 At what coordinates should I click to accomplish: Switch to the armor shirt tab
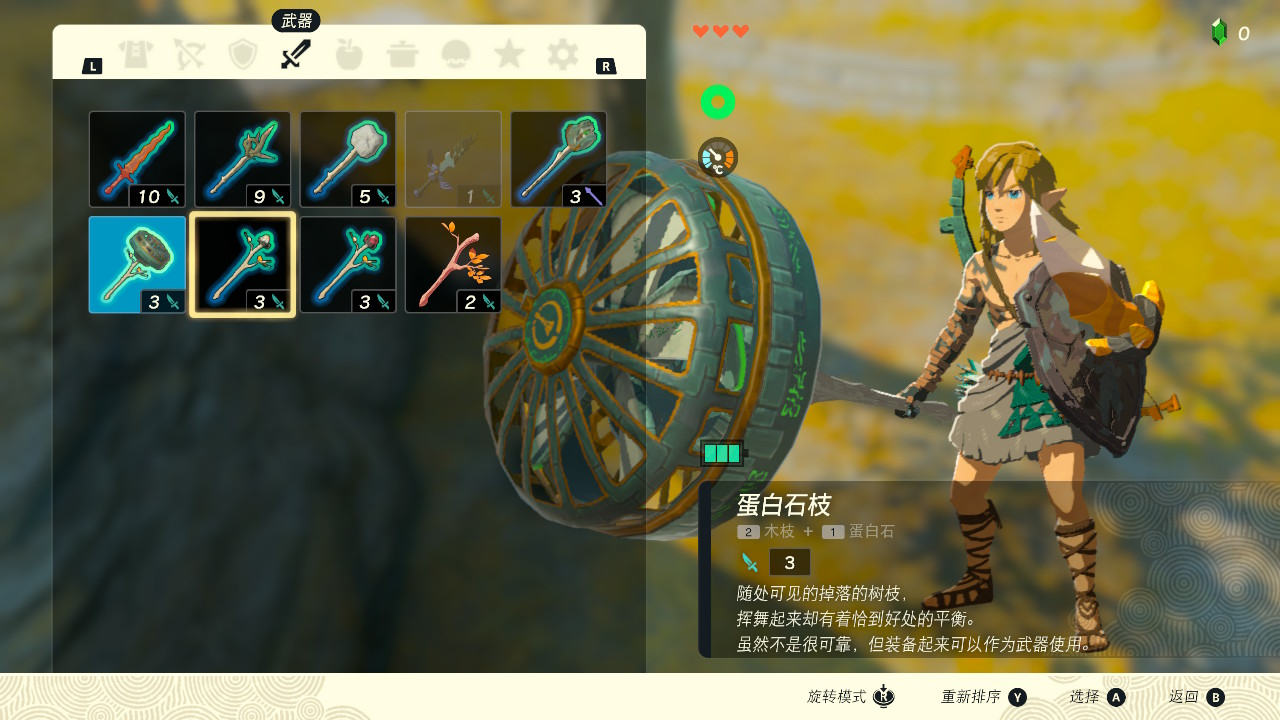(136, 54)
